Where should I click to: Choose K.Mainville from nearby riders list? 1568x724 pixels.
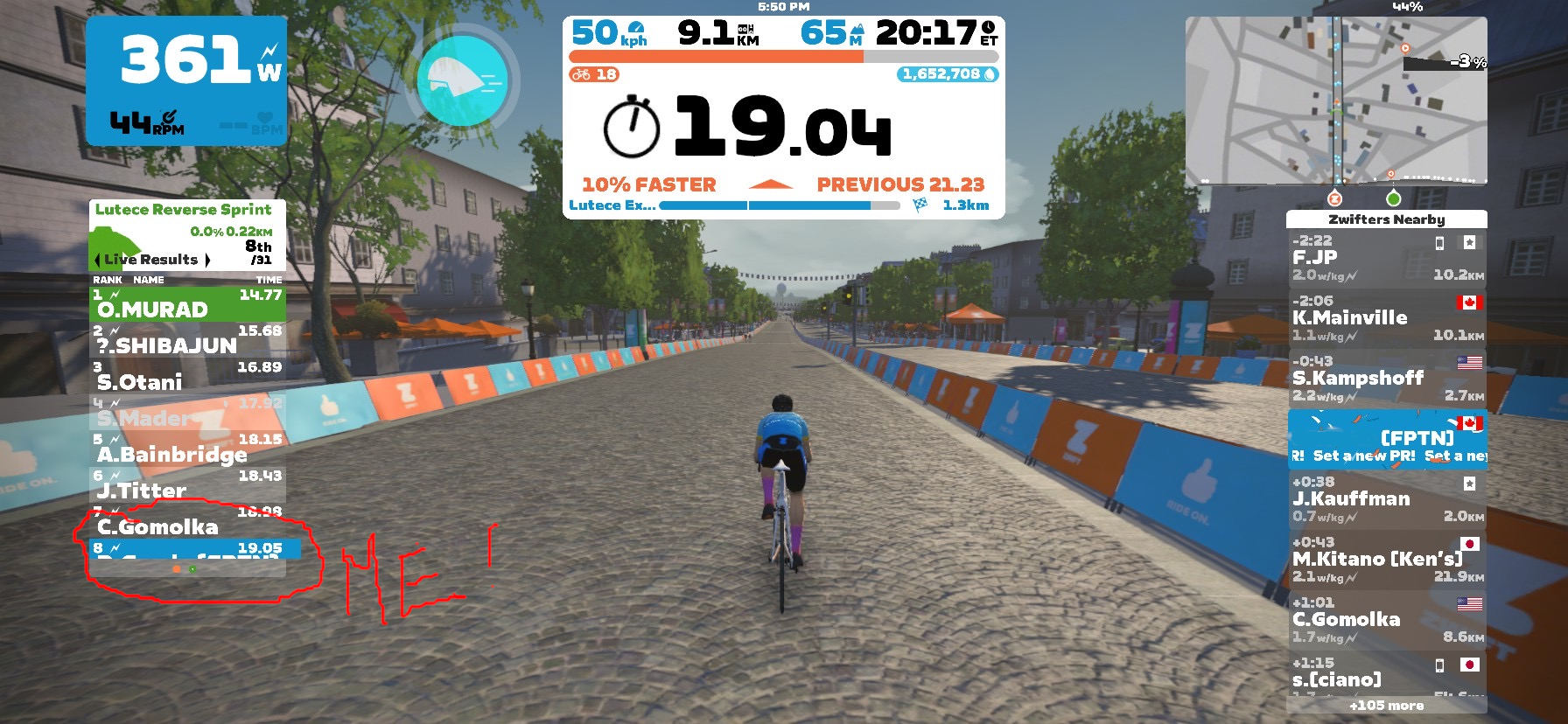tap(1386, 318)
